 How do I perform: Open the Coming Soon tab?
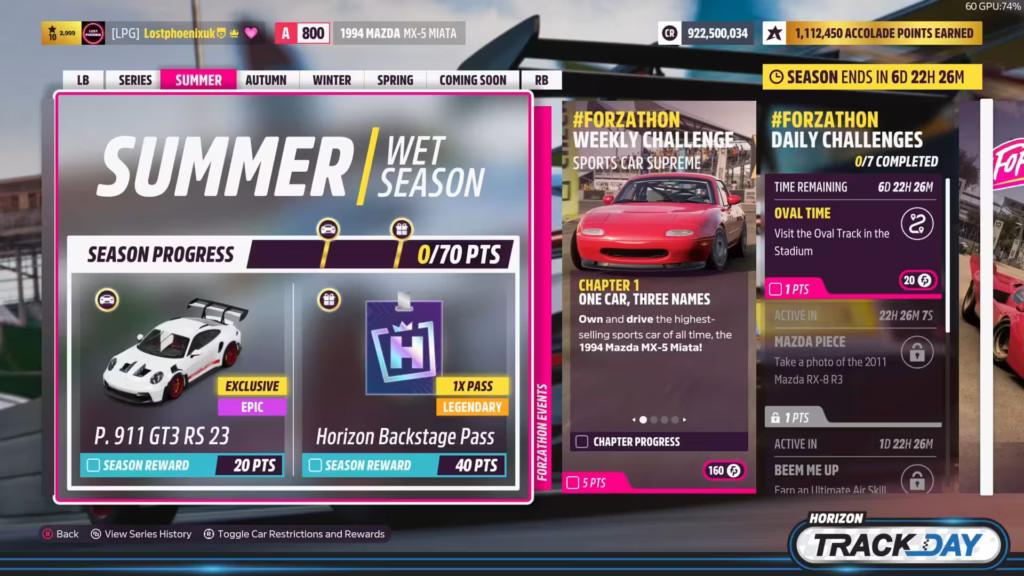[x=472, y=80]
